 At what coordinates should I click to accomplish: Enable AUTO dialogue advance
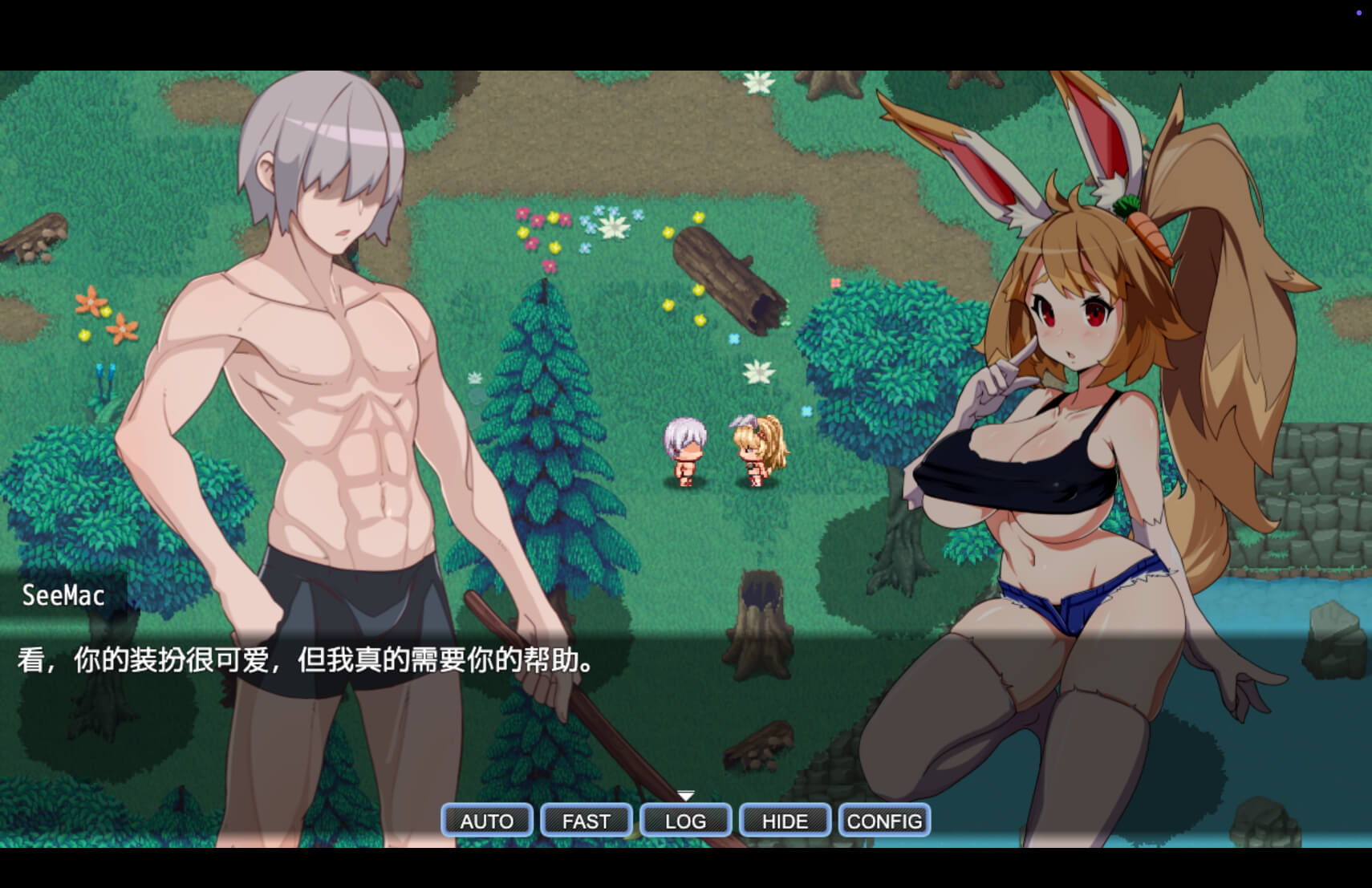click(486, 821)
